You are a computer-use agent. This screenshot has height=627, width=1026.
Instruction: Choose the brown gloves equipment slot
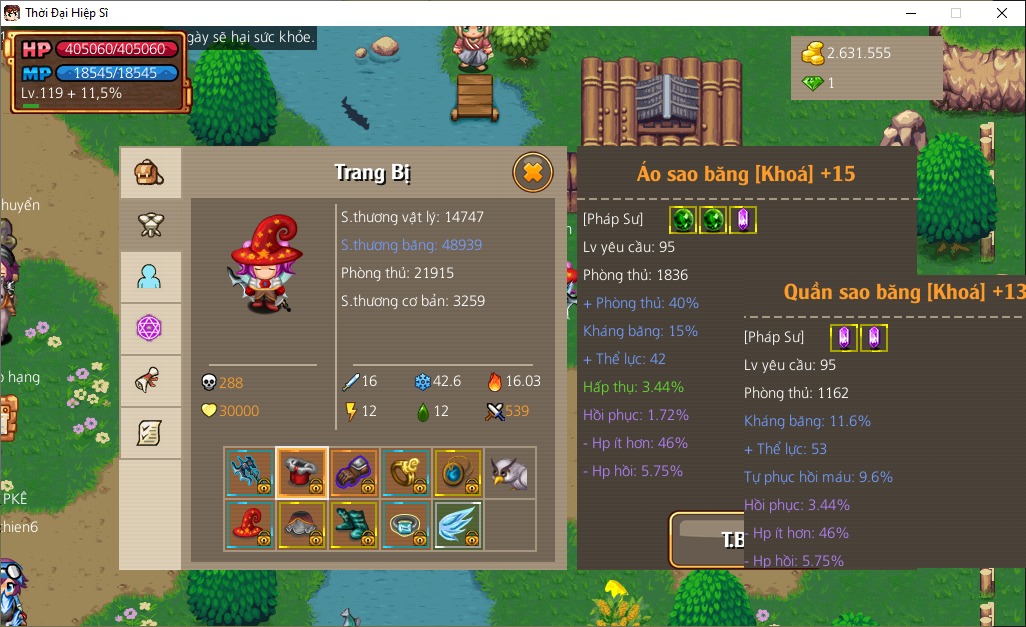(353, 472)
